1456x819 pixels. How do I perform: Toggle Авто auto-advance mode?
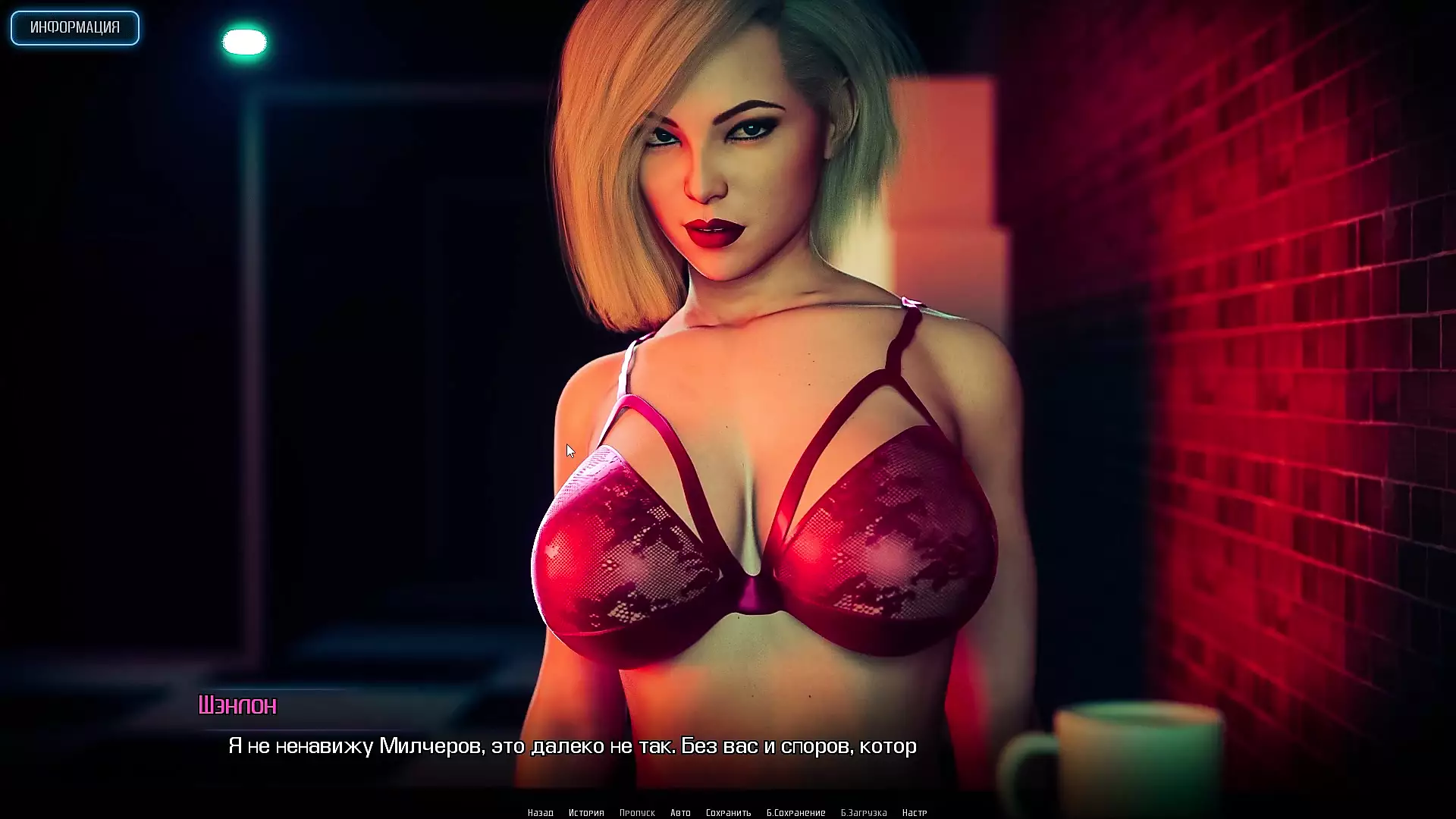point(680,812)
